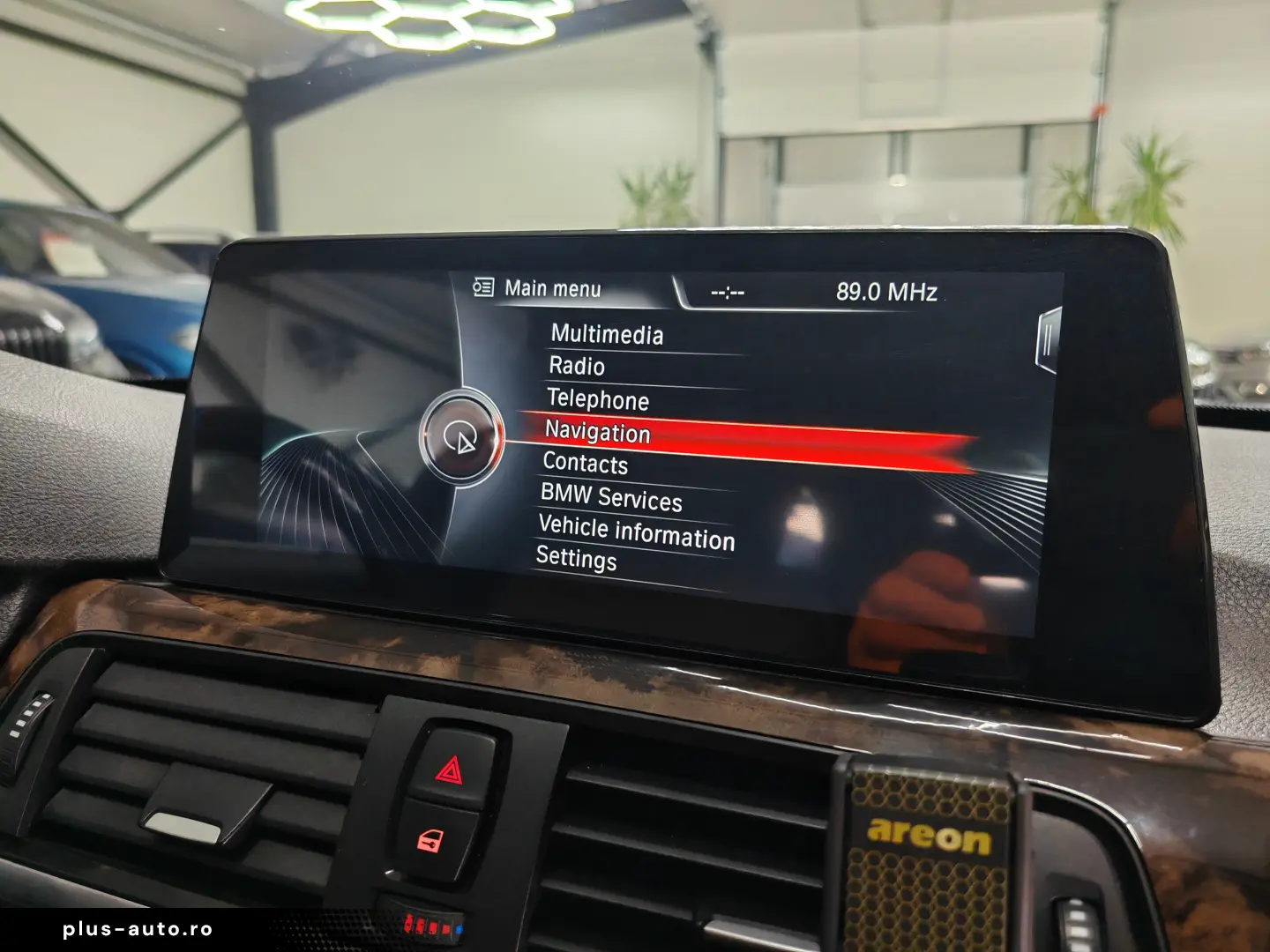This screenshot has width=1270, height=952.
Task: Open the Radio menu entry
Action: coord(577,368)
